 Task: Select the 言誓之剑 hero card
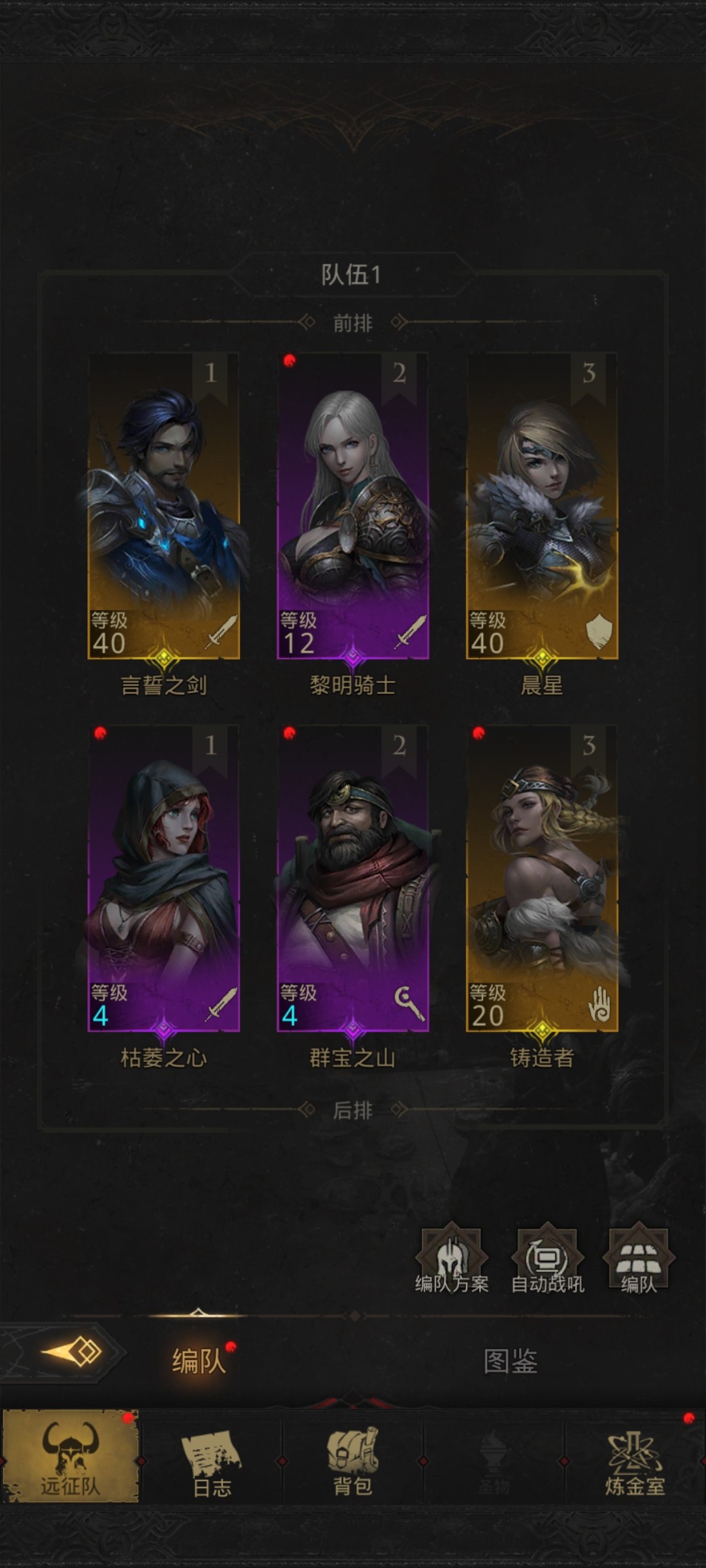tap(163, 506)
